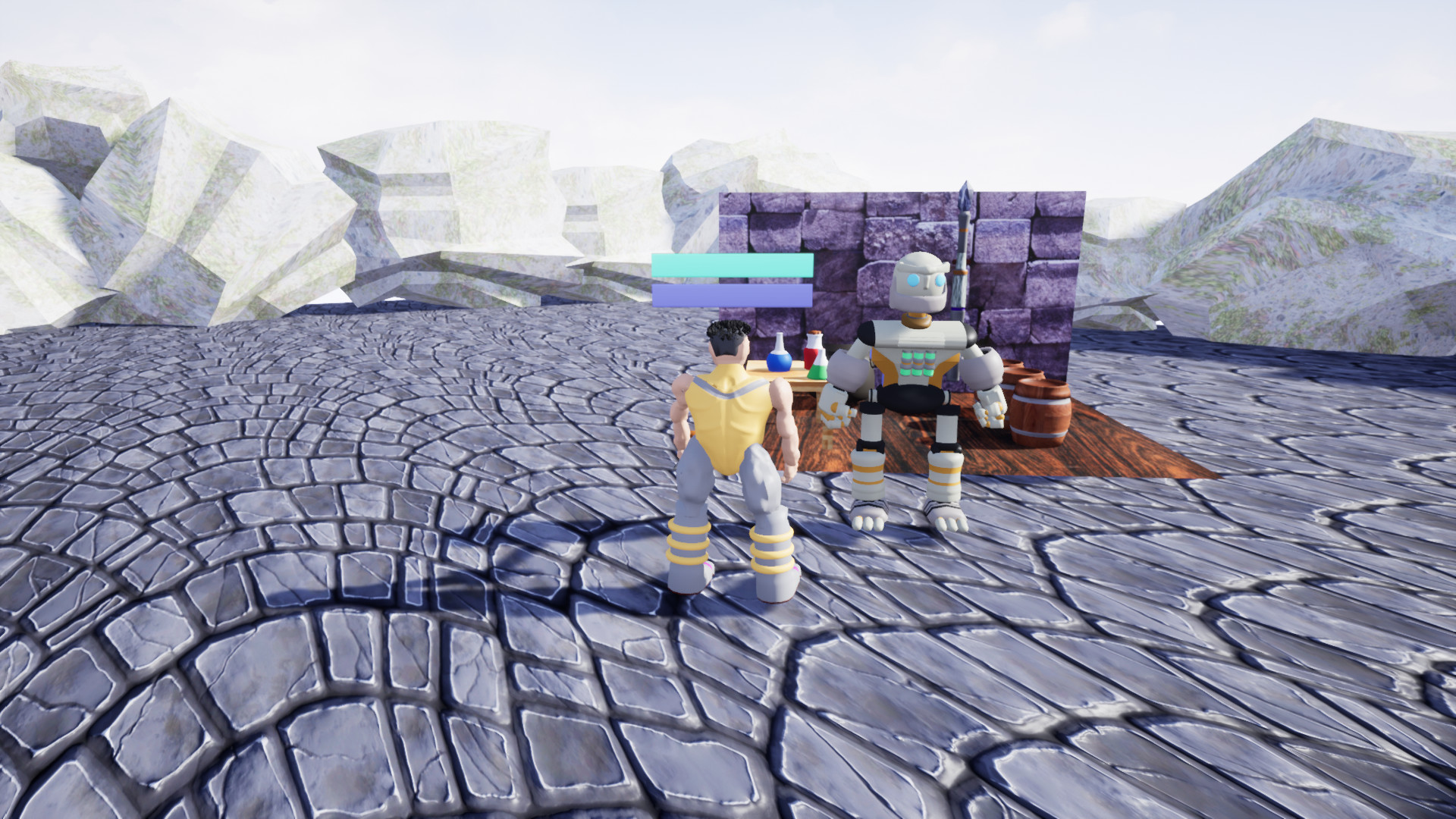Viewport: 1456px width, 819px height.
Task: Click the teal health bar
Action: [732, 267]
